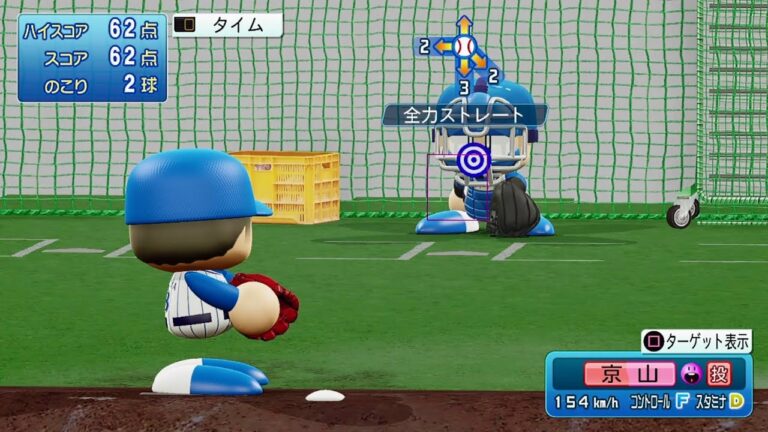Select the upward straight pitch arrow
Image resolution: width=768 pixels, height=432 pixels.
pos(463,25)
